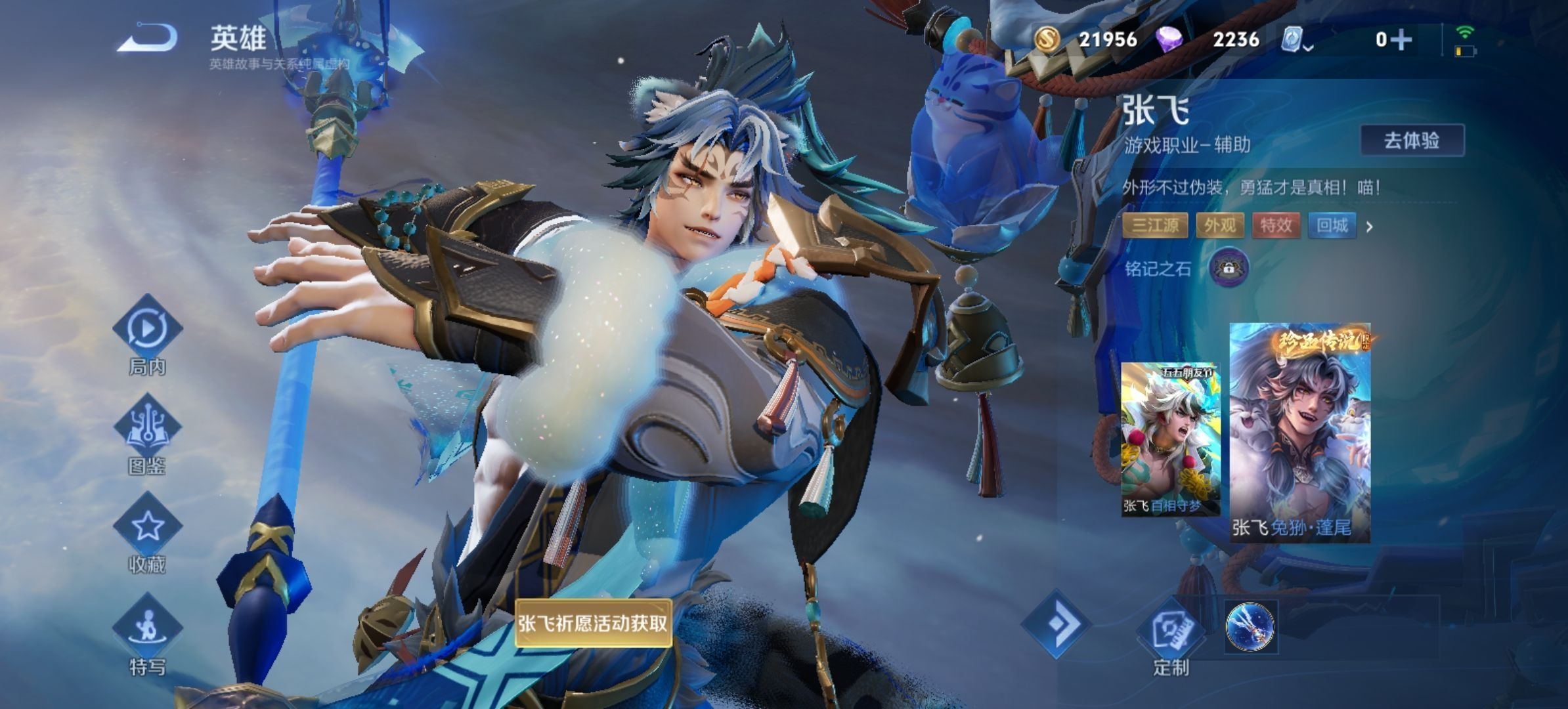Open the locked 铭记之石 icon
The image size is (1568, 709).
1229,268
